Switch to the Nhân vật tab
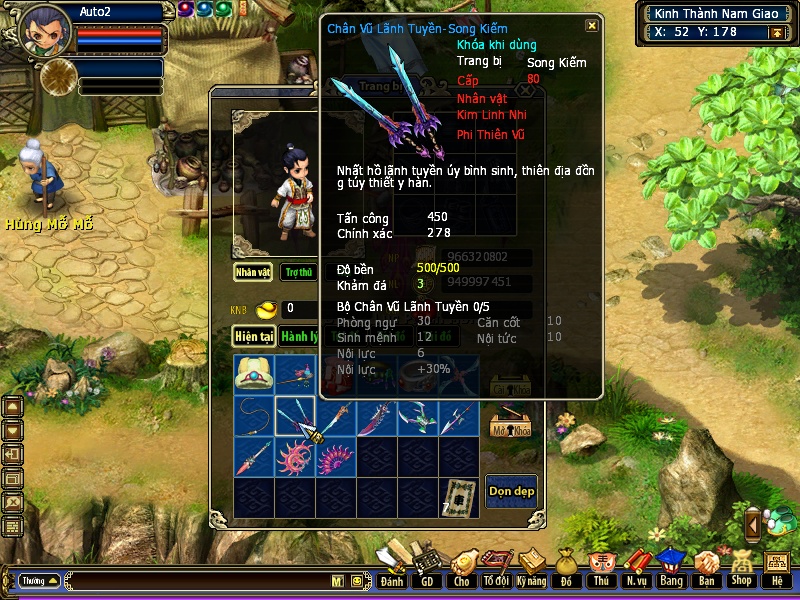Image resolution: width=800 pixels, height=600 pixels. click(x=253, y=272)
